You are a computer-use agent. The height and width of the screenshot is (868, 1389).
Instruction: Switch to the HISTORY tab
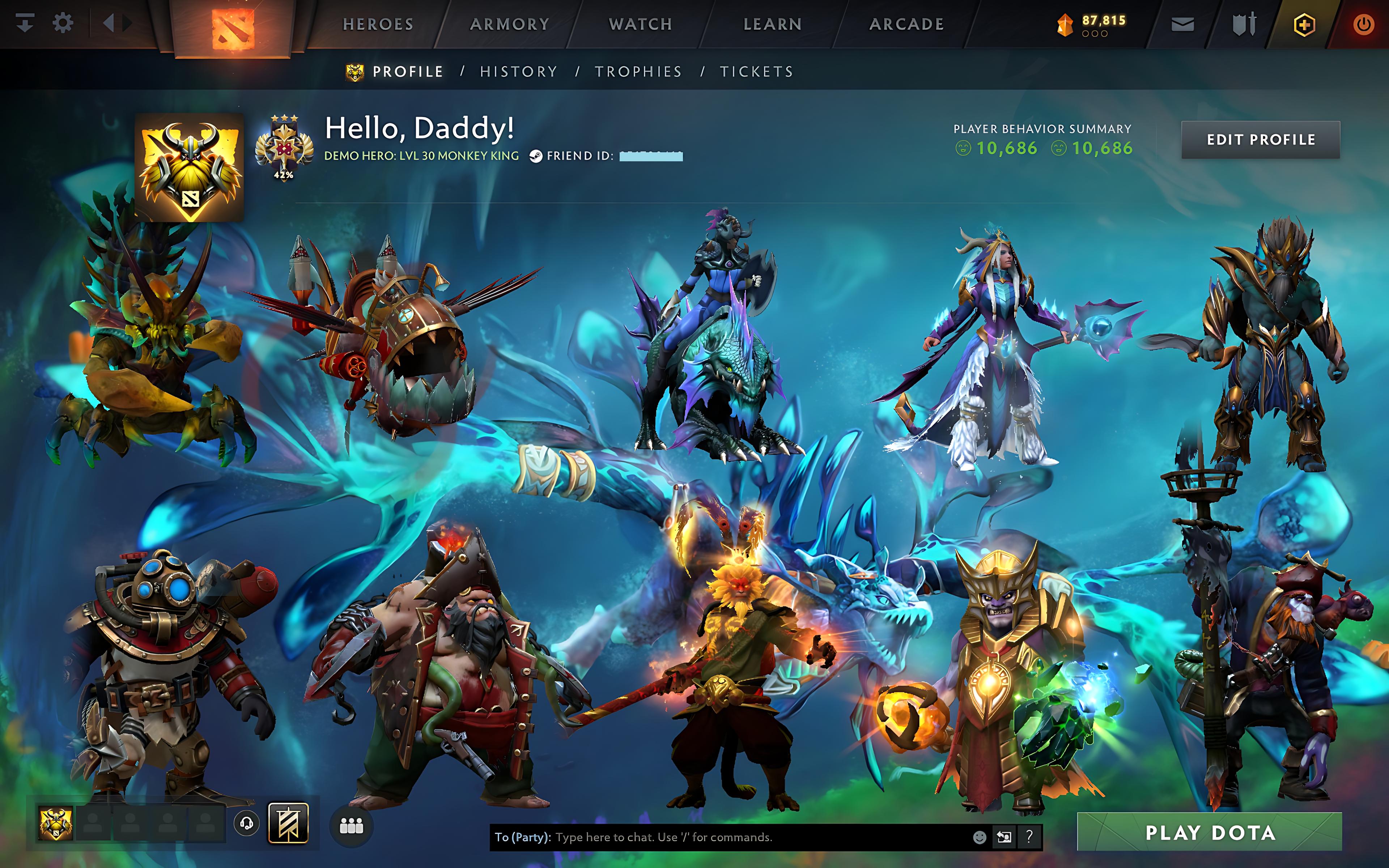(518, 71)
